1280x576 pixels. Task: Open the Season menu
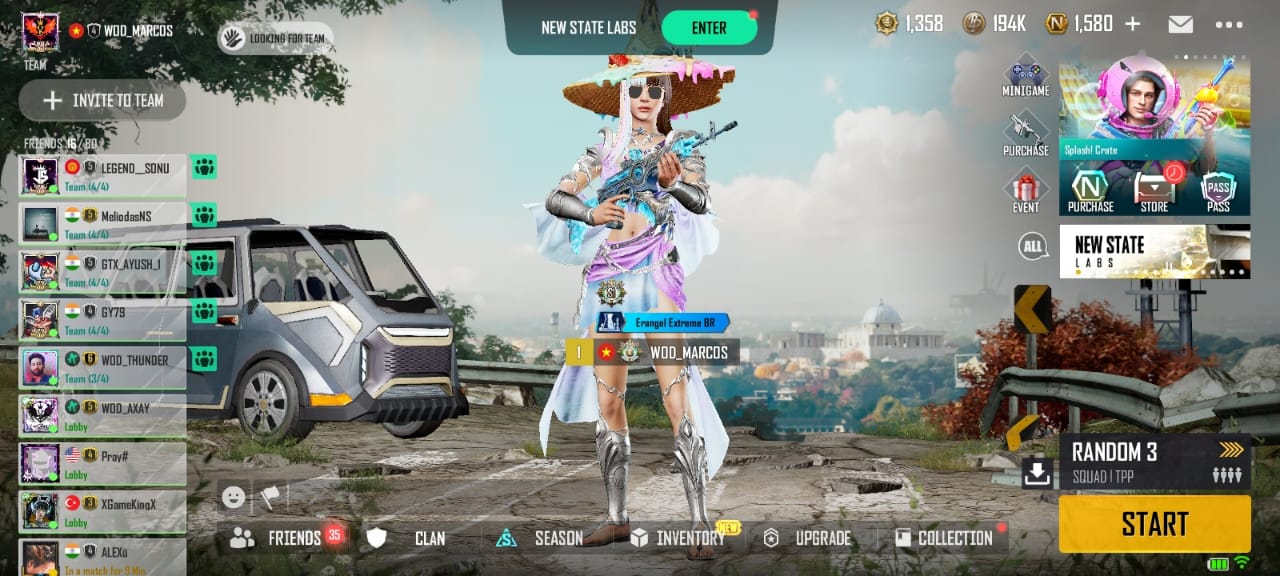click(x=543, y=538)
